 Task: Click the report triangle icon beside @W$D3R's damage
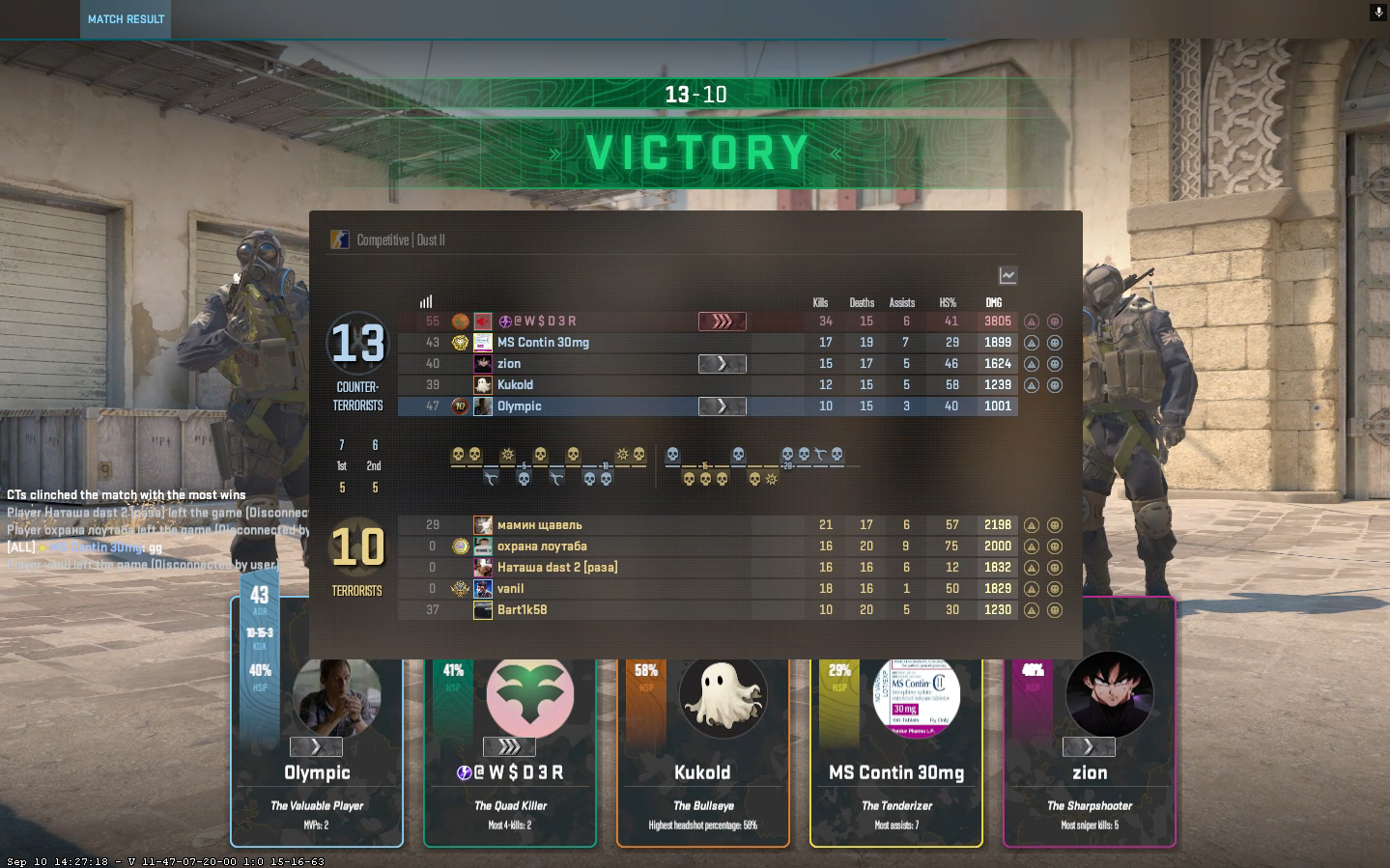click(1032, 322)
